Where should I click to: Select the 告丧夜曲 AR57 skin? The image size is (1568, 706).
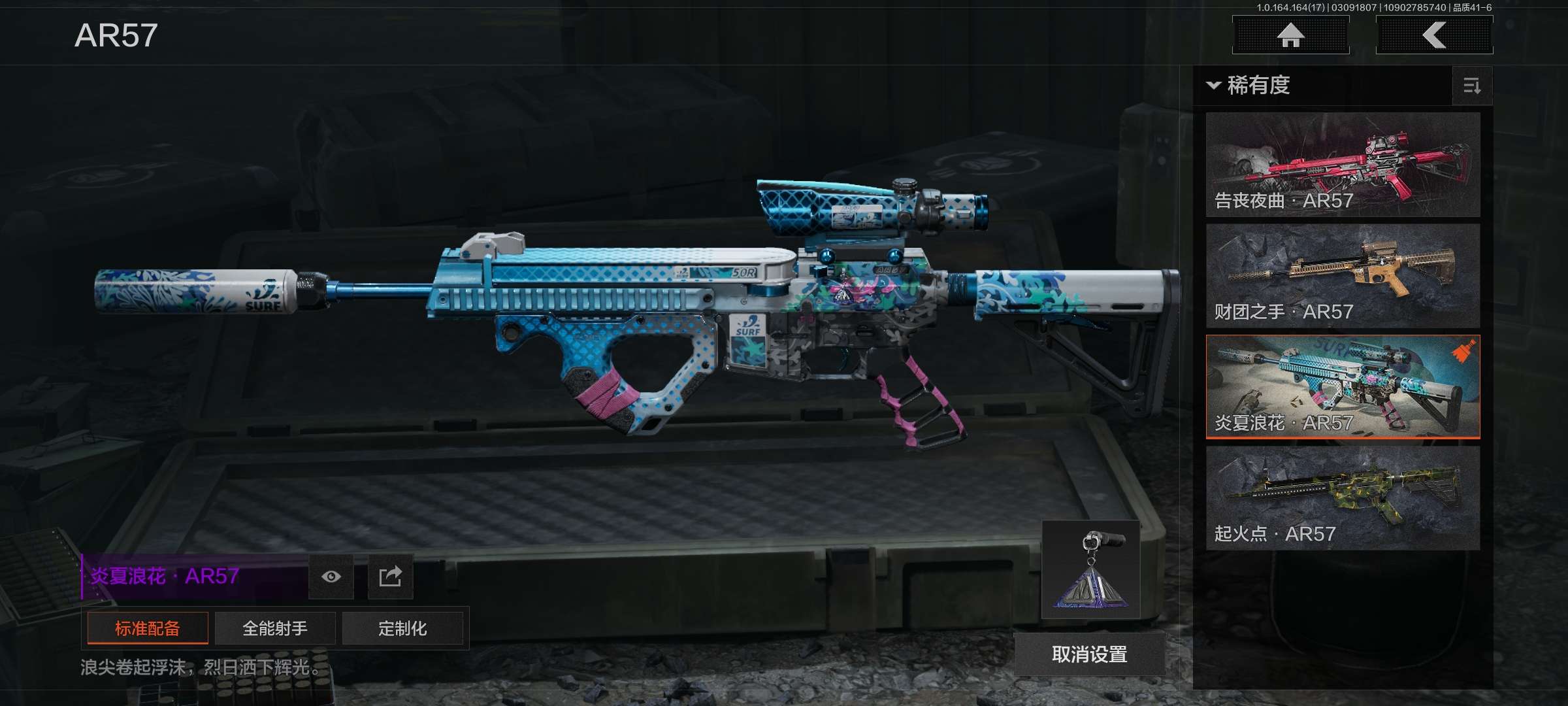pyautogui.click(x=1343, y=164)
